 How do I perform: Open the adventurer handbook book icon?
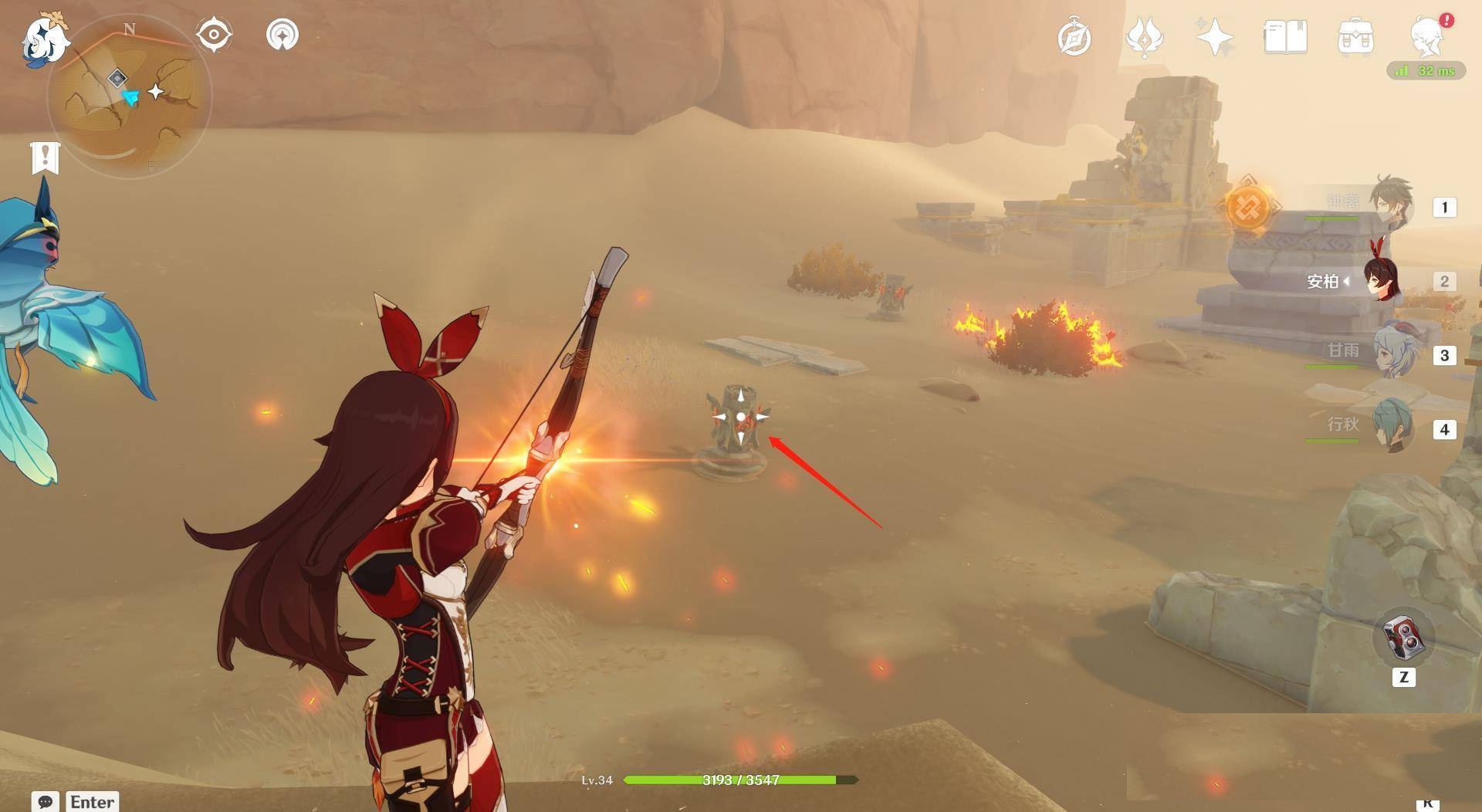click(1285, 37)
